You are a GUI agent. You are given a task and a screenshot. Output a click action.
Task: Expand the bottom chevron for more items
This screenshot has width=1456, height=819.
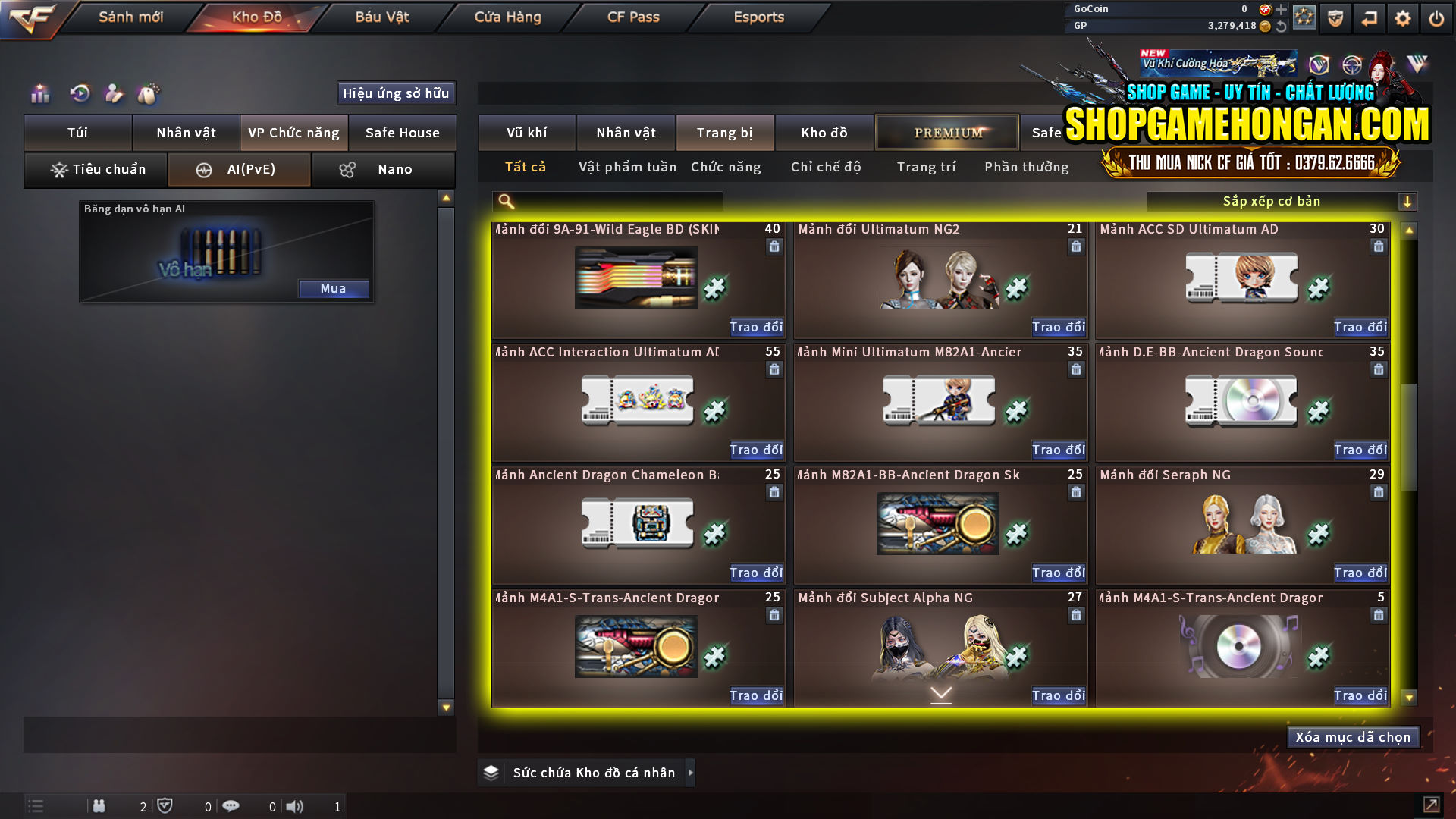[x=941, y=692]
